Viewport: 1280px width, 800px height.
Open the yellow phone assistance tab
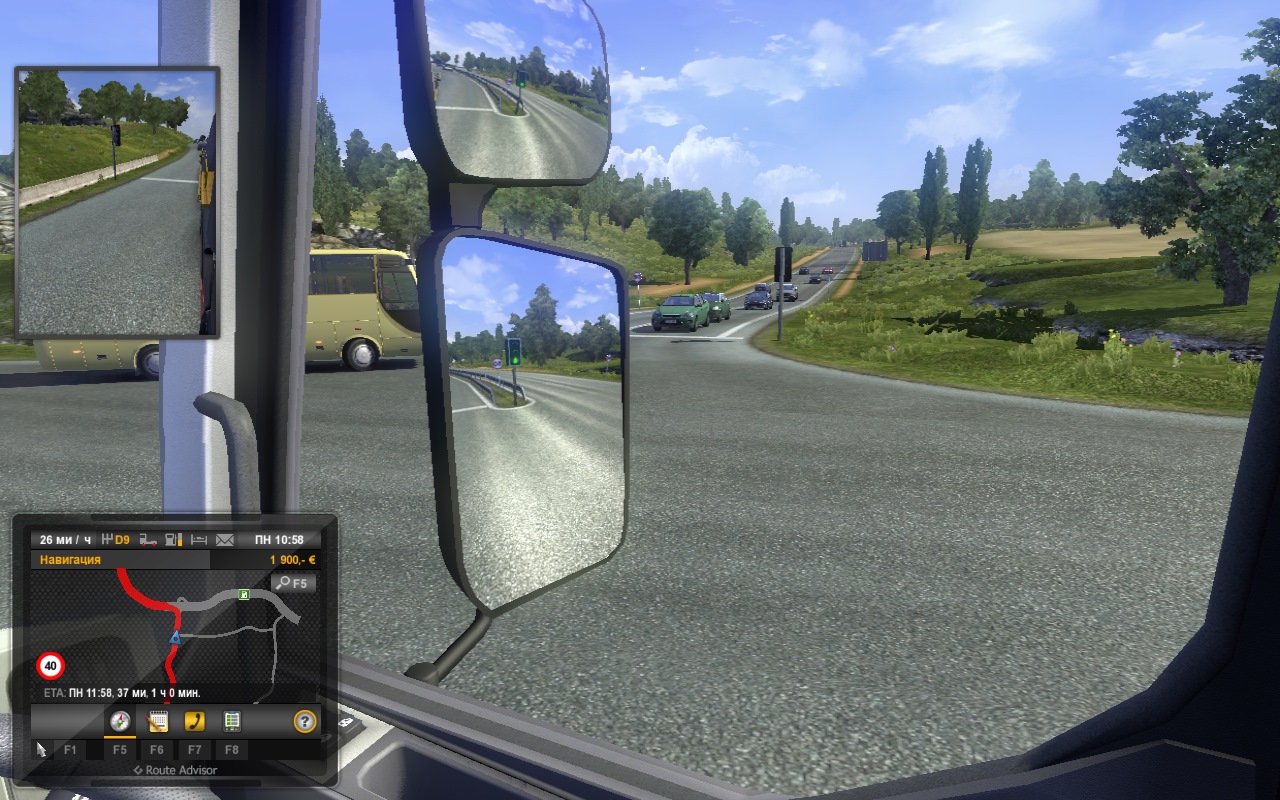click(x=194, y=721)
